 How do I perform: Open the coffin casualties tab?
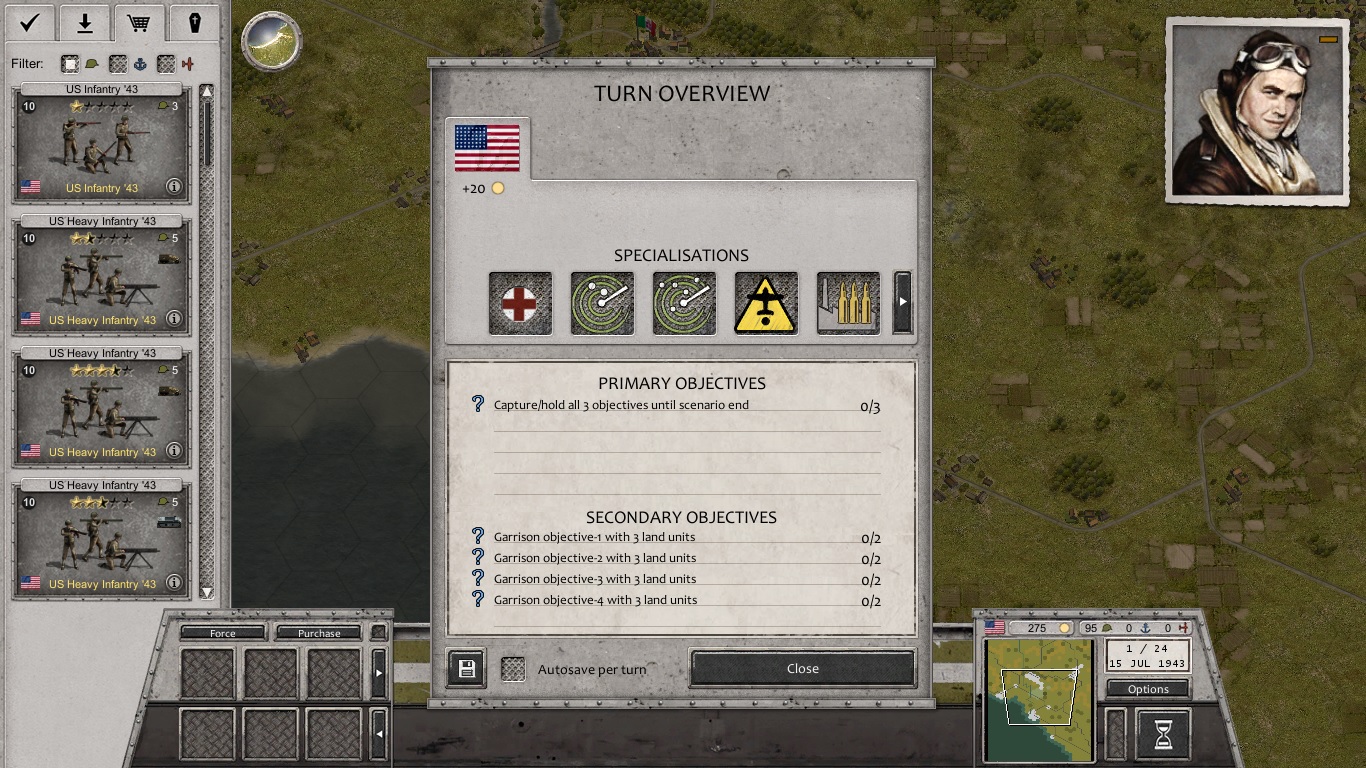(x=194, y=22)
